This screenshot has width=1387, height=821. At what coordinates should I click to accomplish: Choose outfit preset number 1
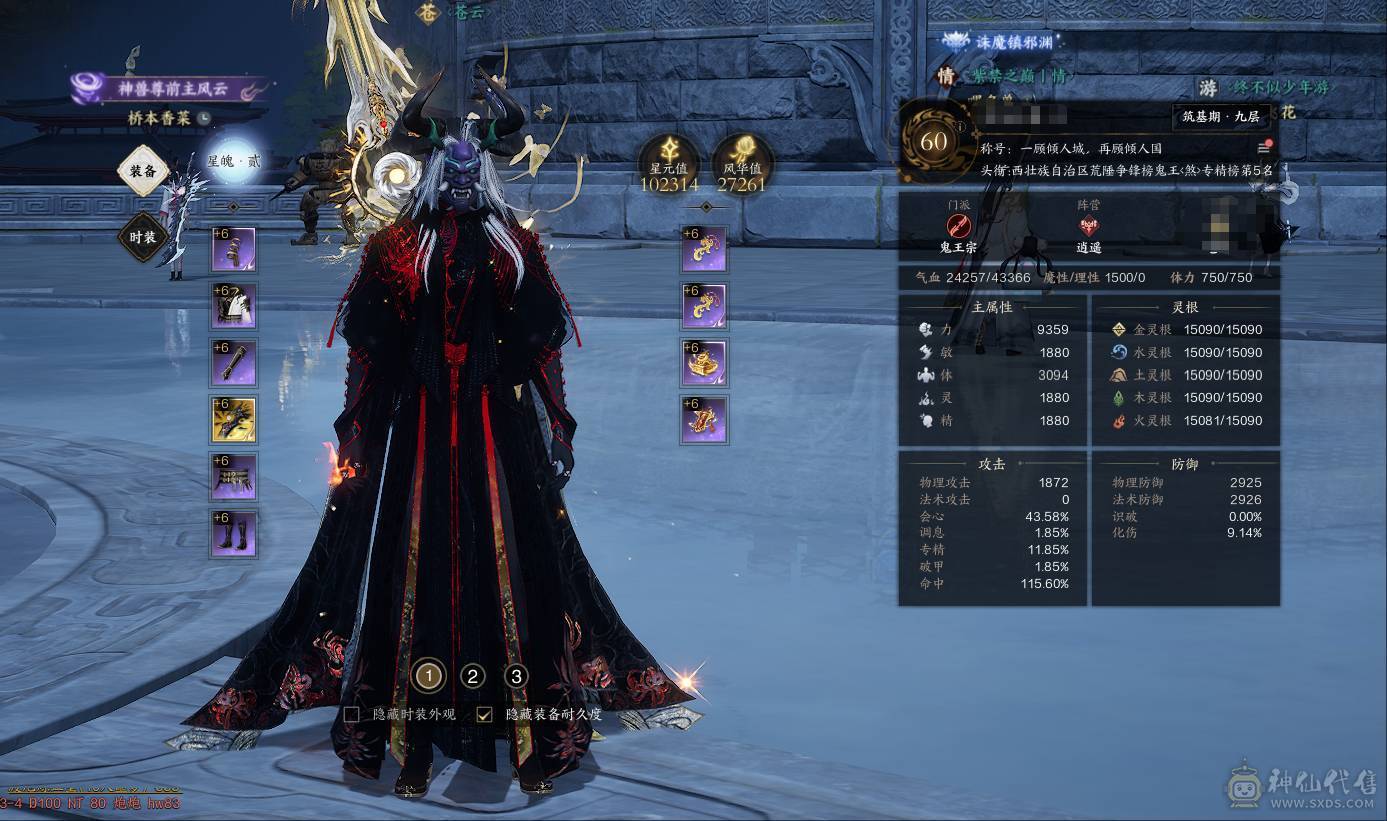click(x=428, y=677)
